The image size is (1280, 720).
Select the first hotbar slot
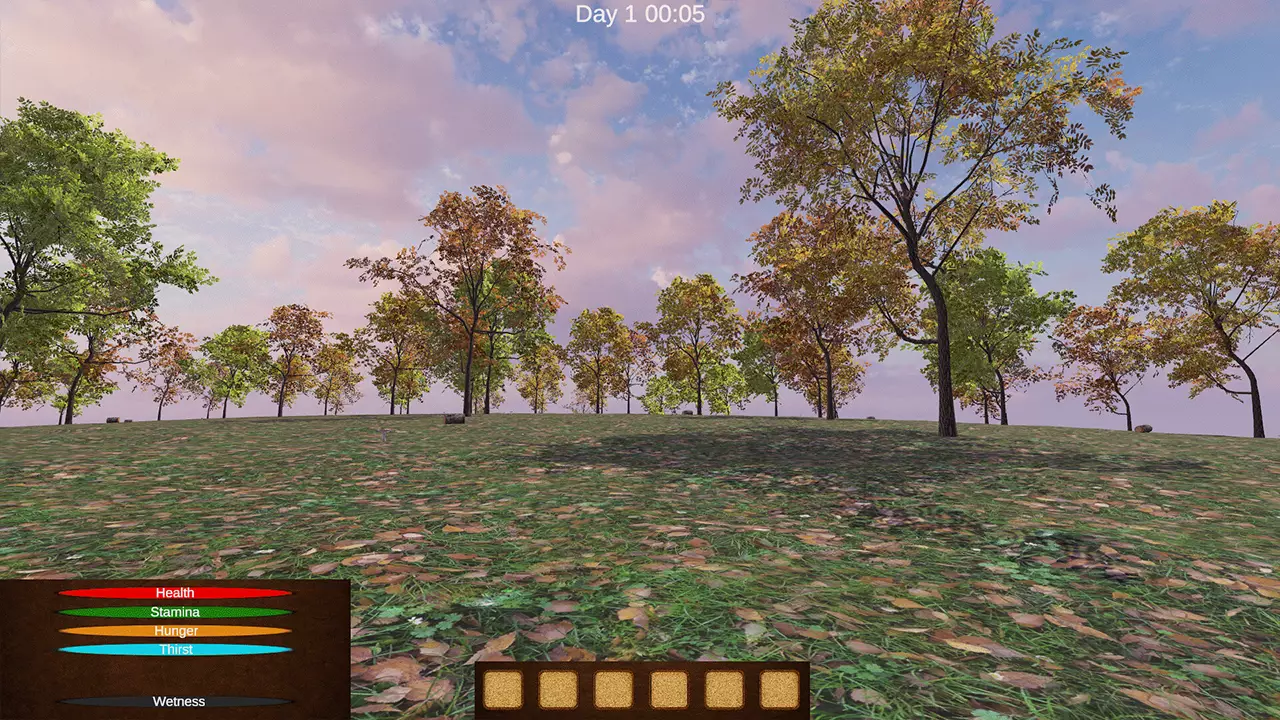click(504, 690)
